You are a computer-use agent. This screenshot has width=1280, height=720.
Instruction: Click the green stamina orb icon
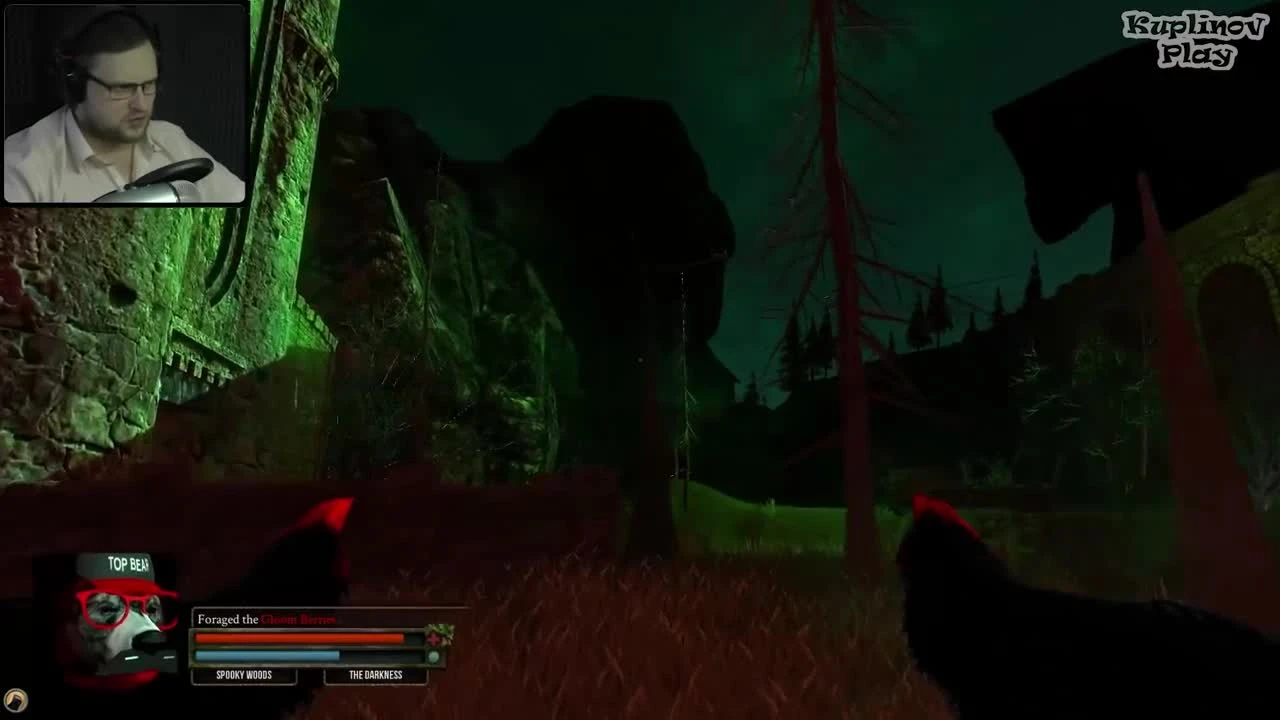[433, 654]
